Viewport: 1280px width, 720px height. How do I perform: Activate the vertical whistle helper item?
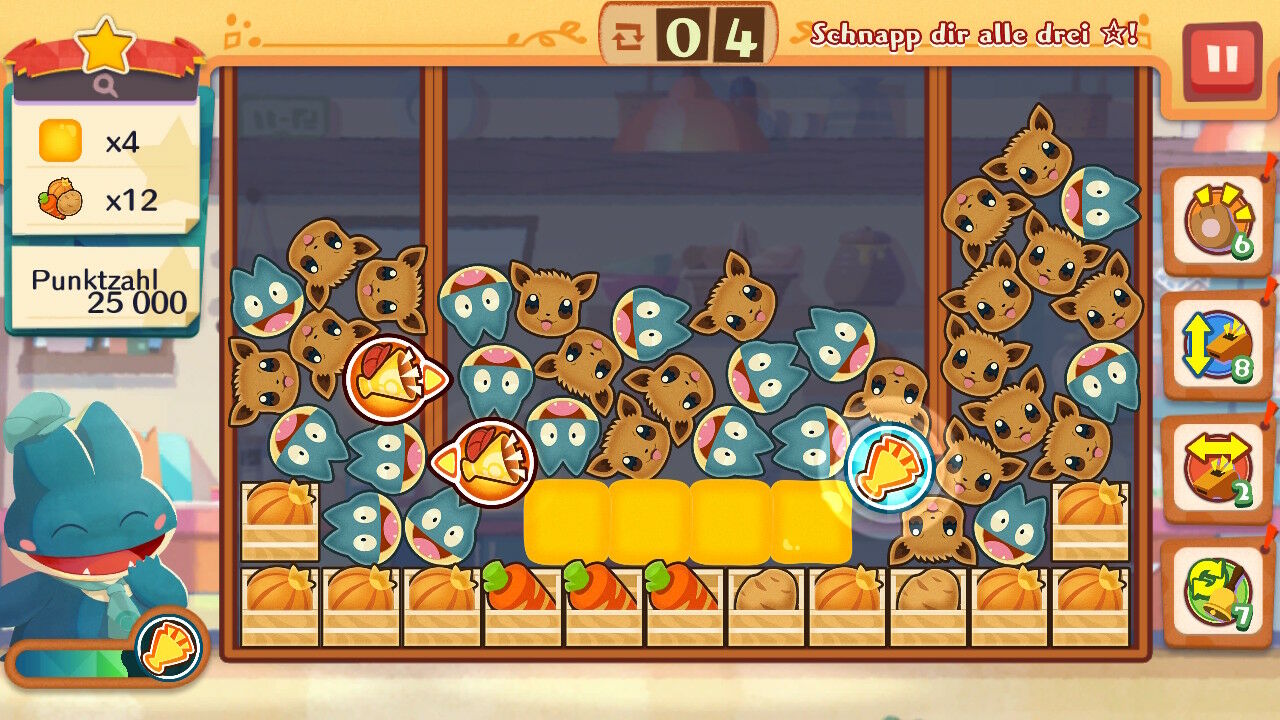[1215, 345]
